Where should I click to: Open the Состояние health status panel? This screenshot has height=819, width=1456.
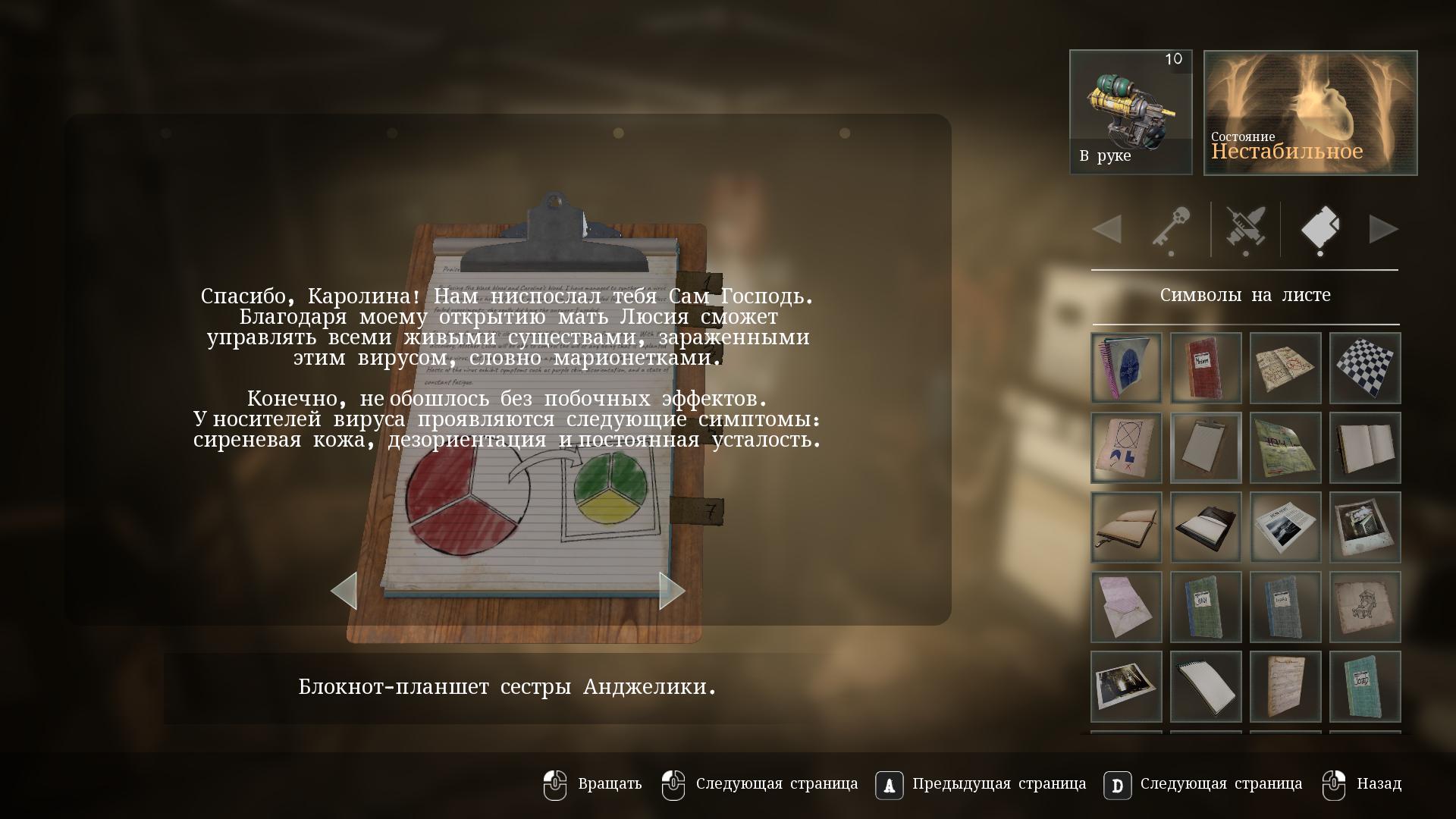(x=1310, y=112)
